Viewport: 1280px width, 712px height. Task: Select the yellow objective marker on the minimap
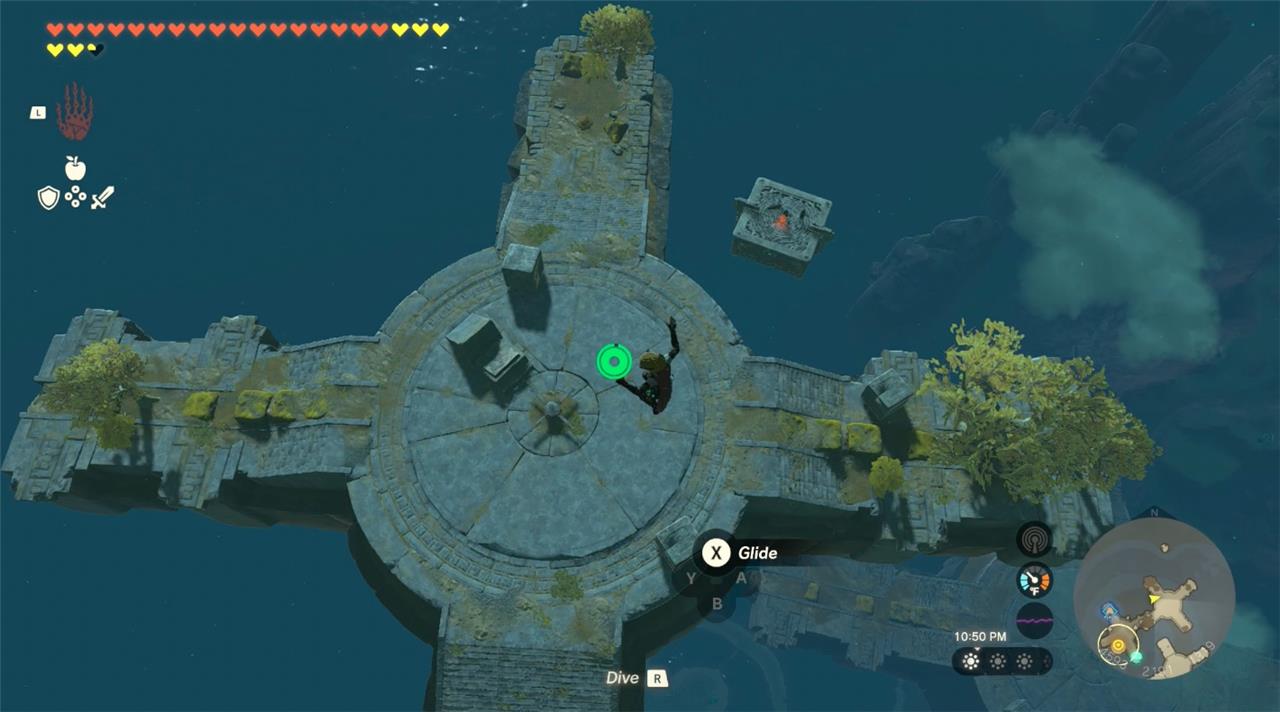1117,645
